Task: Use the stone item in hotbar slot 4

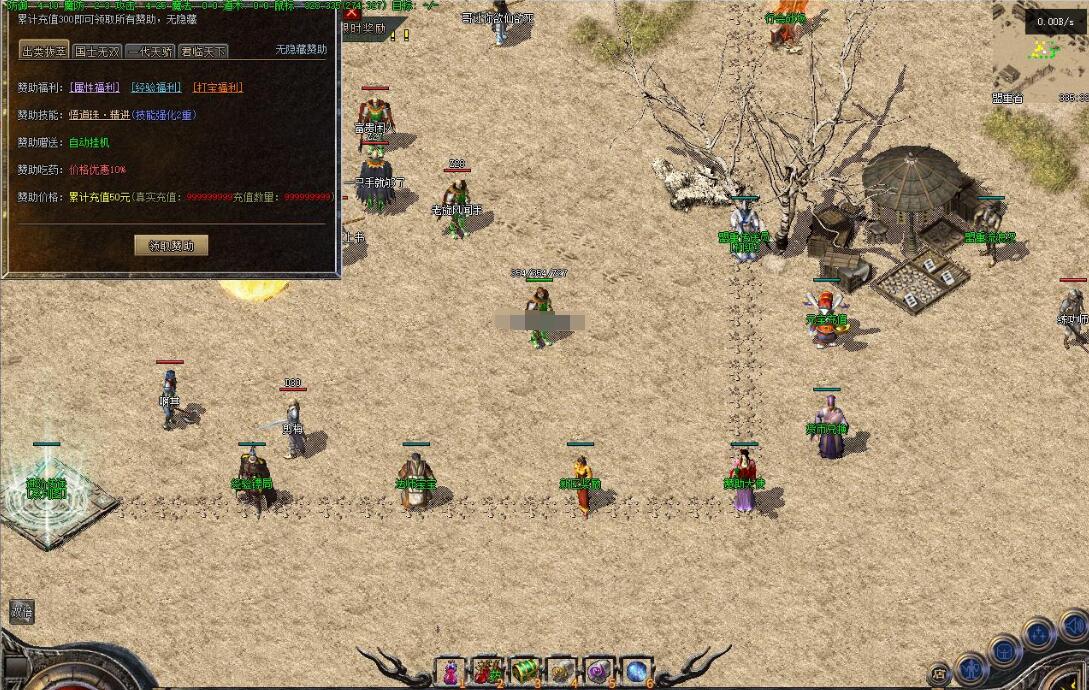Action: coord(561,671)
